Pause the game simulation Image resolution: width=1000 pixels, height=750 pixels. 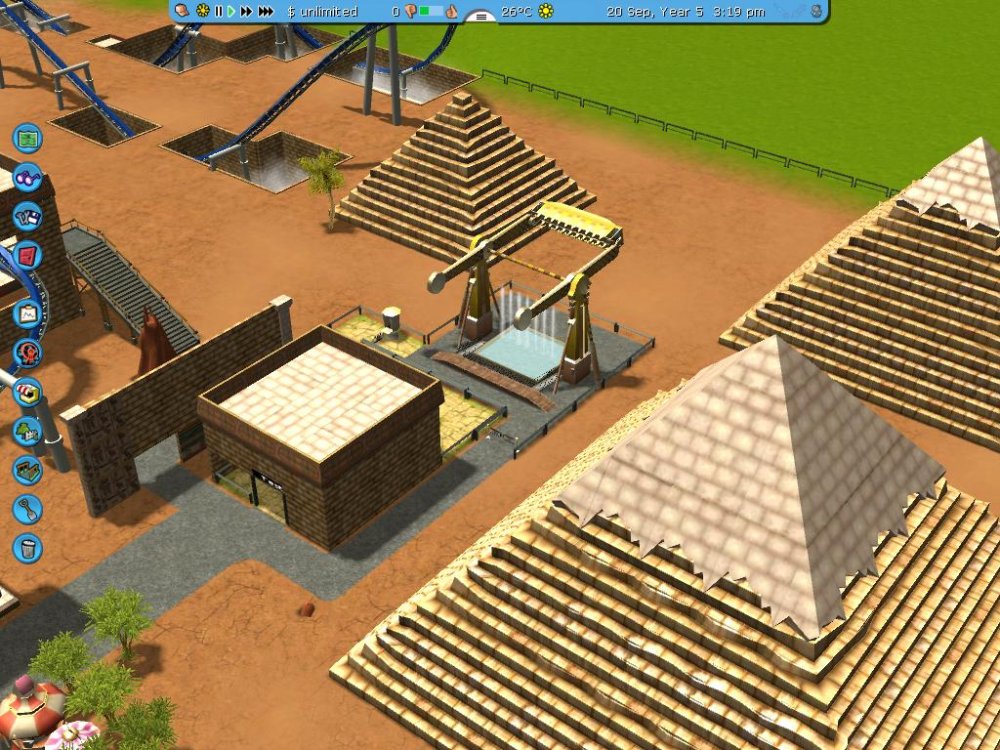tap(218, 12)
